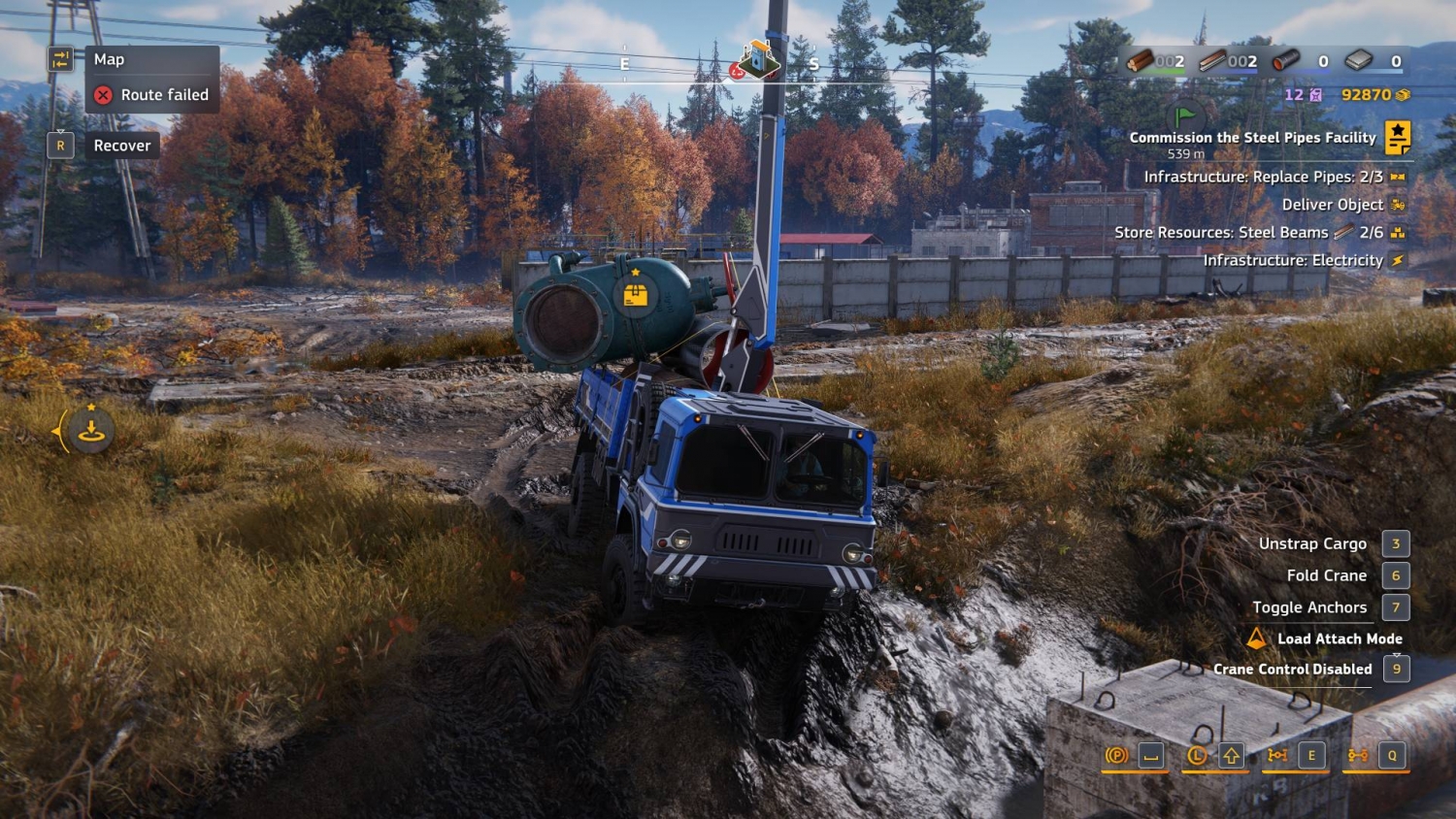Screen dimensions: 1456x819
Task: Activate the Toggle Anchors action
Action: (1308, 607)
